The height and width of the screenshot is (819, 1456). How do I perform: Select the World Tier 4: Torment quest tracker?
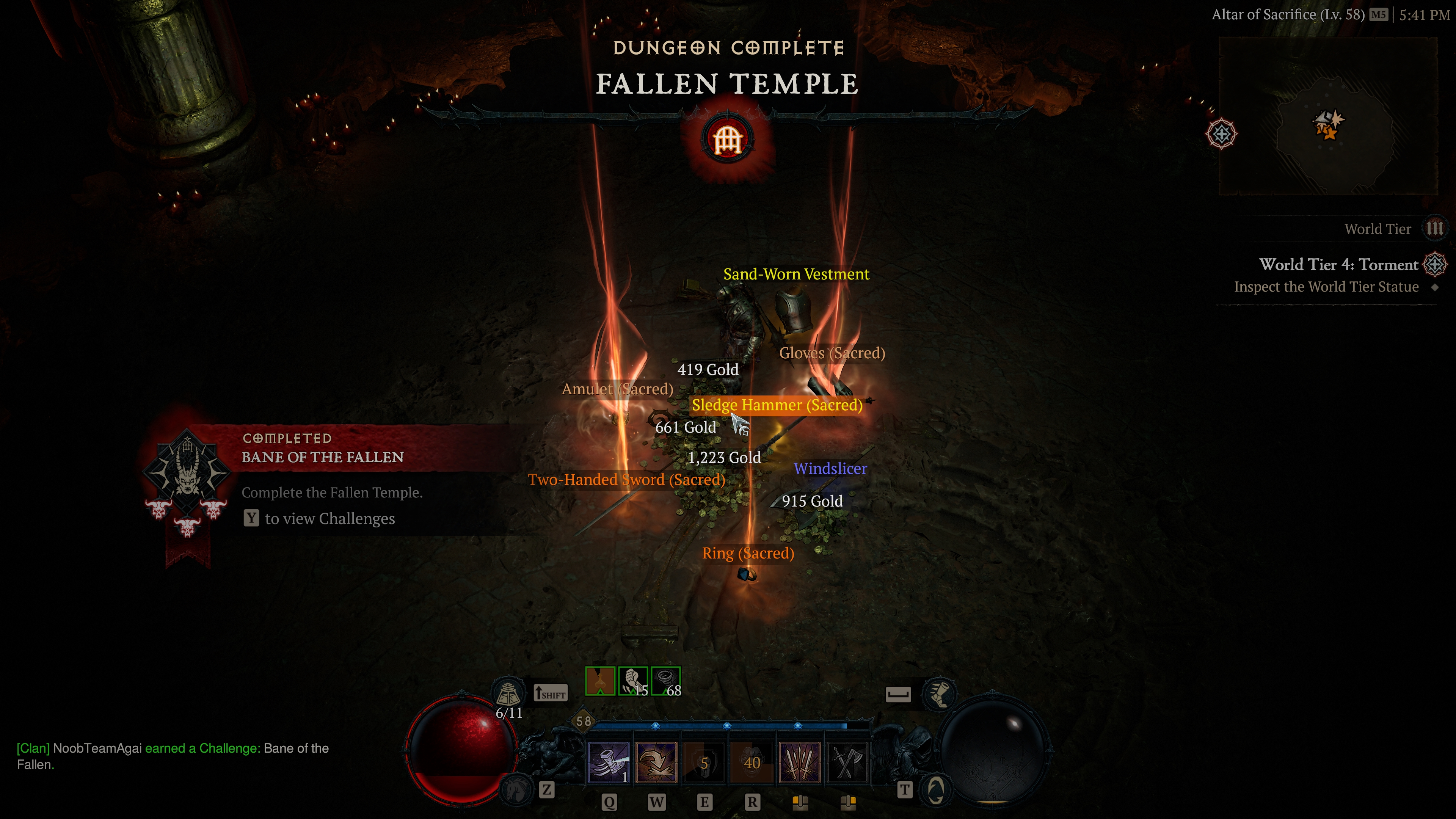pos(1338,265)
